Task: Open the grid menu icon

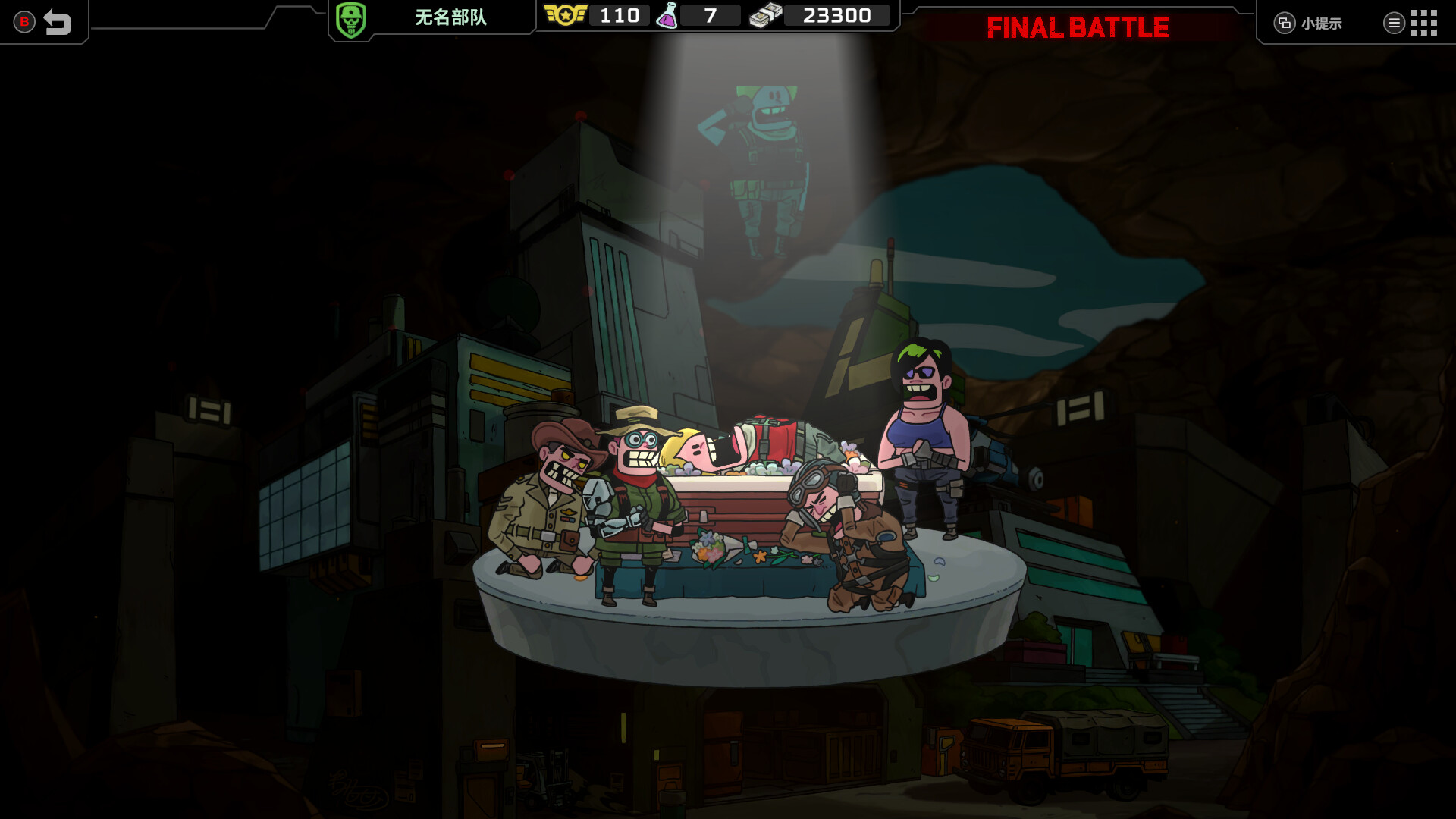Action: (1423, 23)
